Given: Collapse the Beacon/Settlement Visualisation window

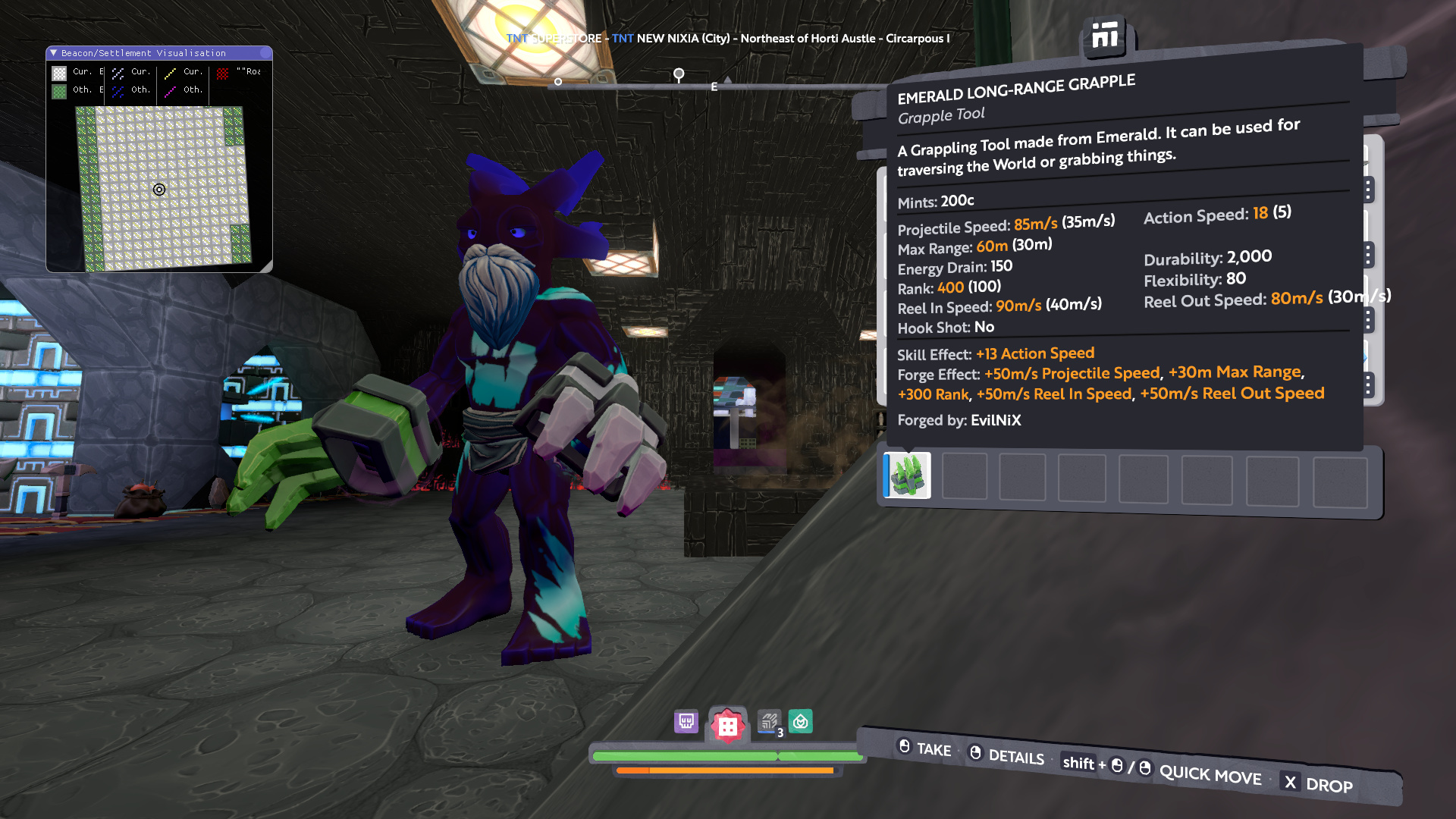Looking at the screenshot, I should (x=54, y=53).
